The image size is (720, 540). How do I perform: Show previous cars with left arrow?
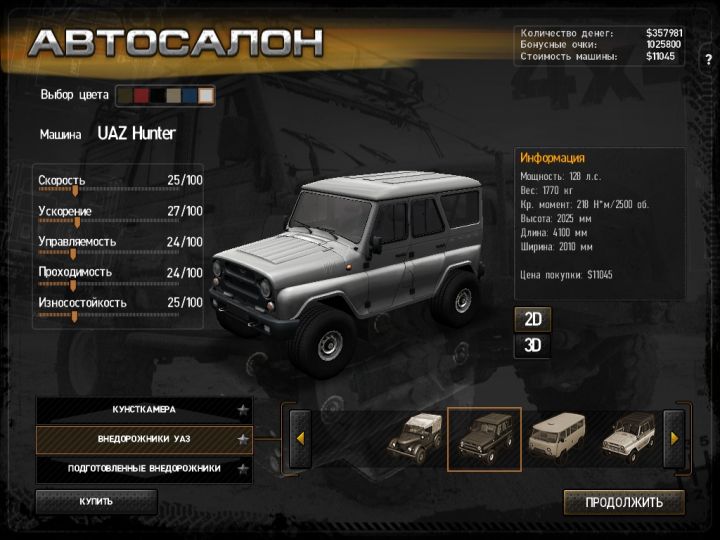[299, 438]
